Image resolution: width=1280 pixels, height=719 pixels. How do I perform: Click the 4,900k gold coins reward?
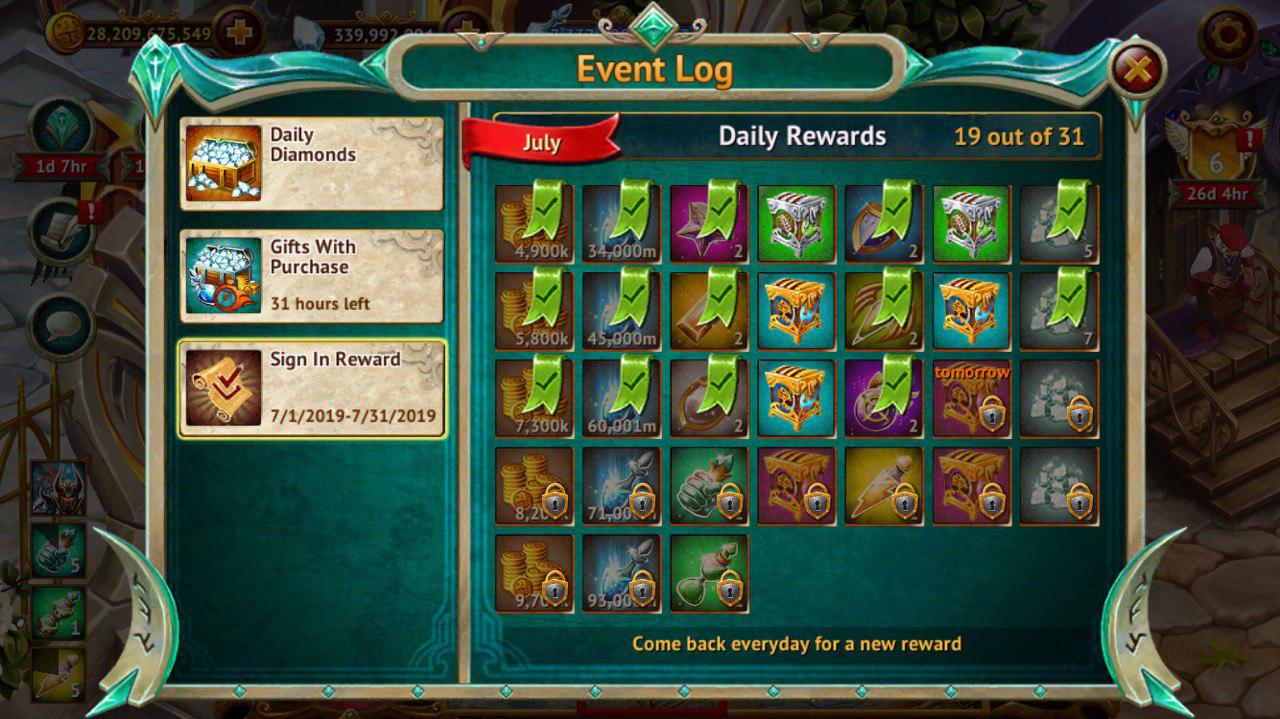coord(534,223)
